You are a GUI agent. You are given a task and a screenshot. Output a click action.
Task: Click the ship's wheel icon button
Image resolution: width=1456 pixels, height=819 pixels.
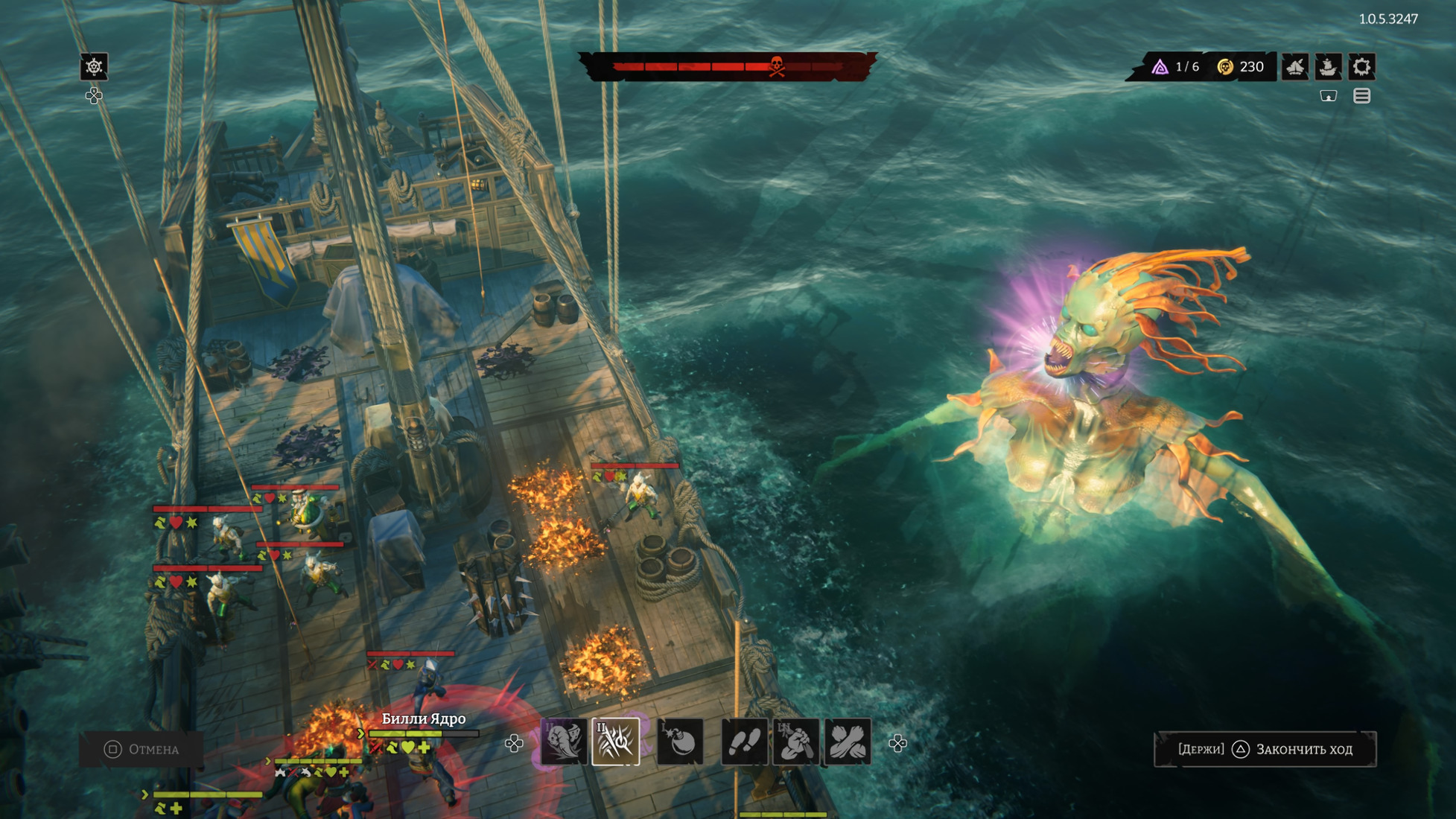tap(94, 67)
